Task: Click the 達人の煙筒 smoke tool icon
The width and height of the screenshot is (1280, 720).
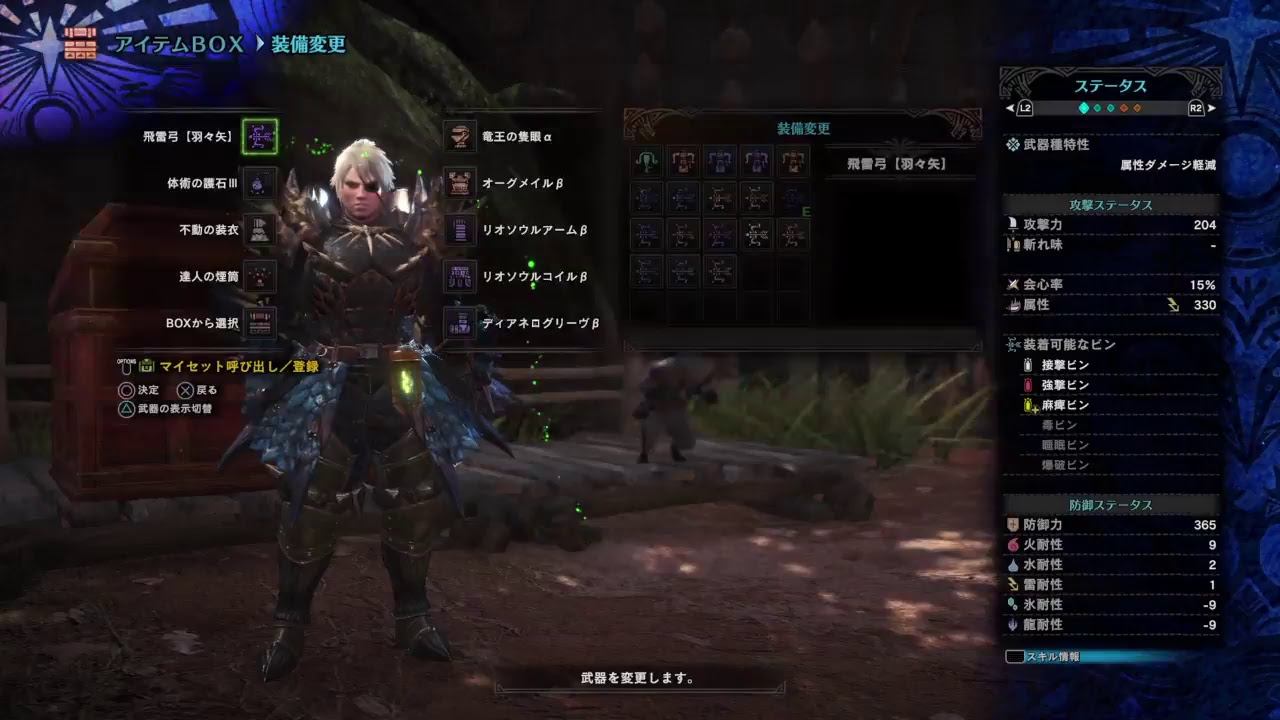Action: (261, 277)
